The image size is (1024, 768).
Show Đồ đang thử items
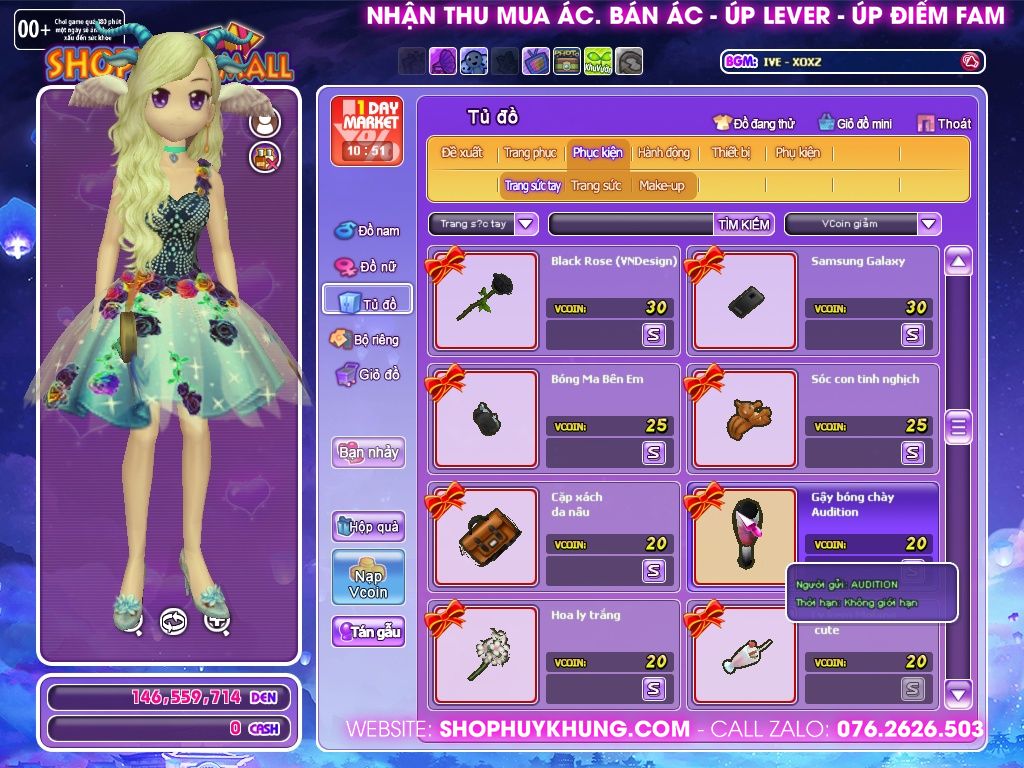754,124
